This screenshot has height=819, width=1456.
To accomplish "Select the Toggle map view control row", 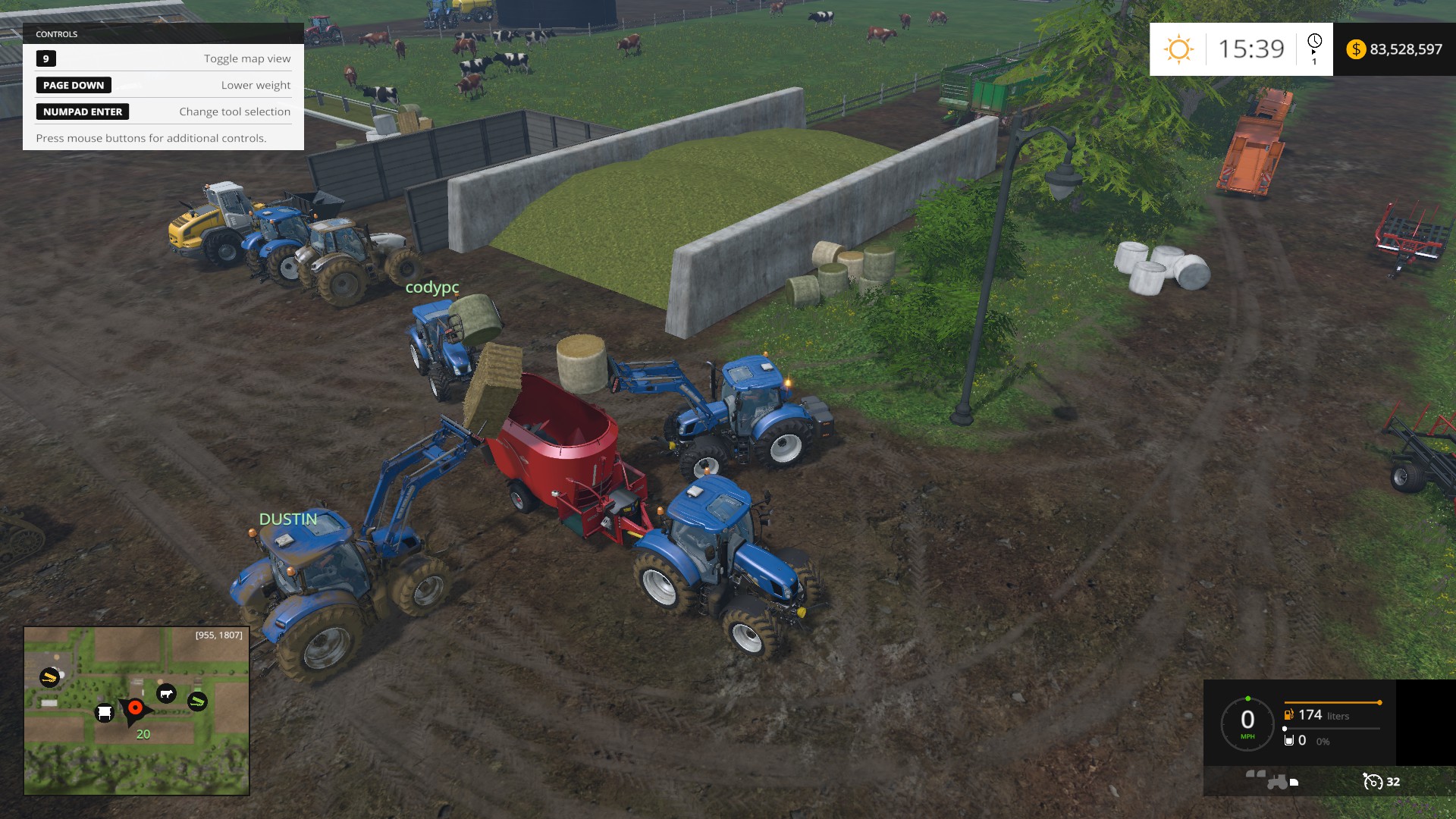I will [x=163, y=58].
